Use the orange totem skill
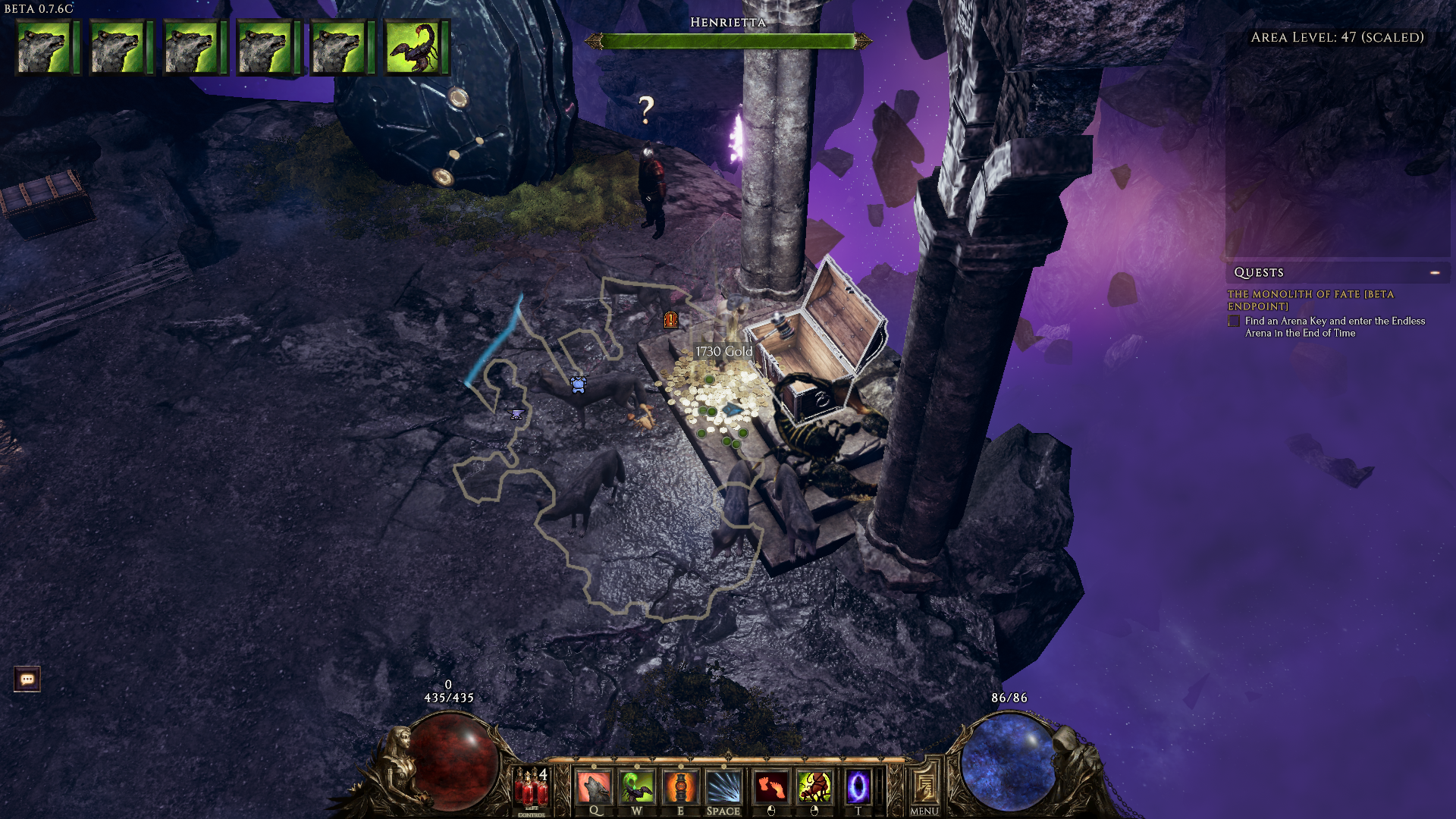Viewport: 1456px width, 819px height. click(x=680, y=787)
